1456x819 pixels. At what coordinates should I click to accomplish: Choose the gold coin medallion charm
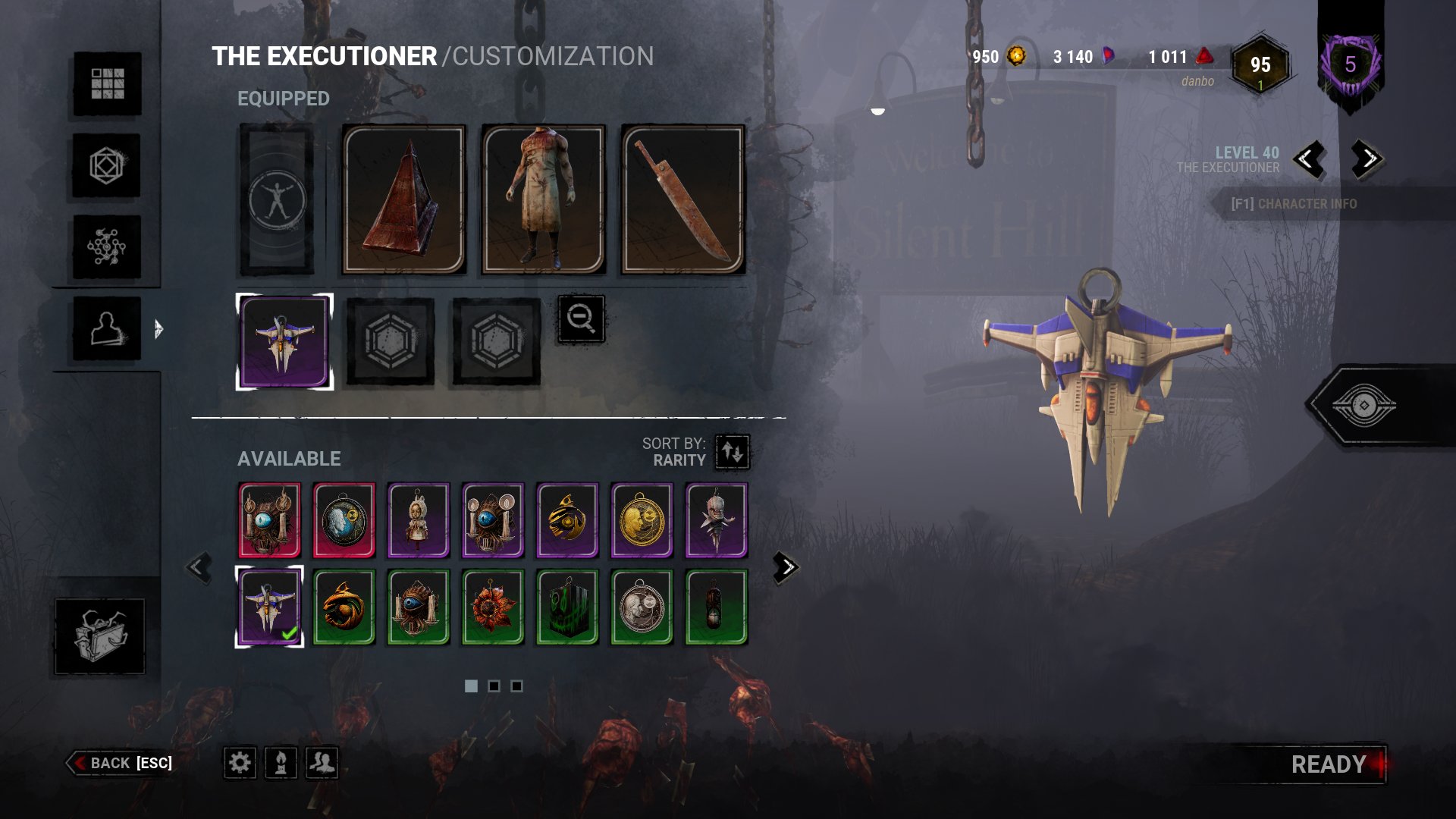(x=642, y=520)
